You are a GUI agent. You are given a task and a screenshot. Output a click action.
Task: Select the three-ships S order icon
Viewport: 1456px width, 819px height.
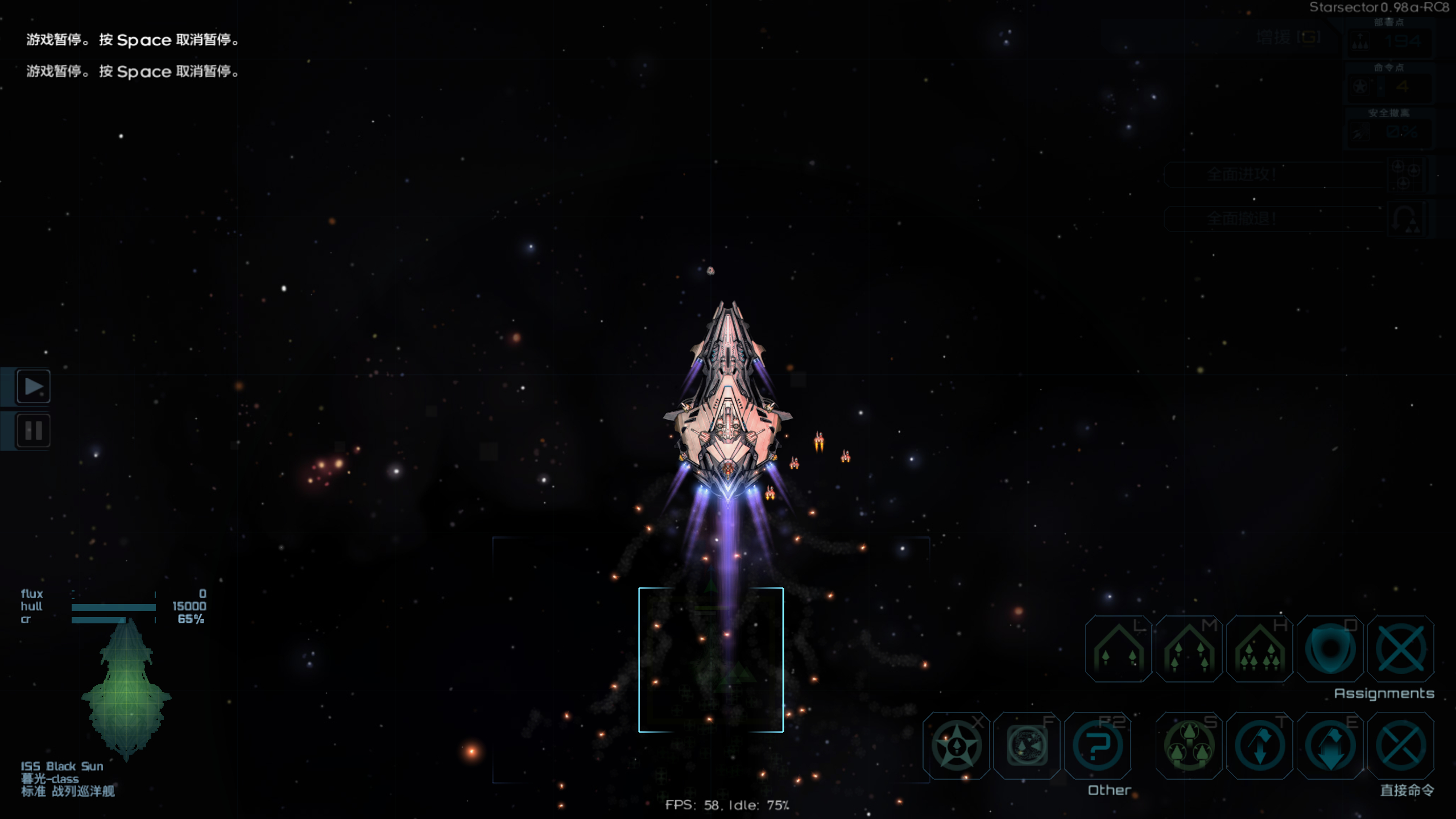click(x=1189, y=746)
